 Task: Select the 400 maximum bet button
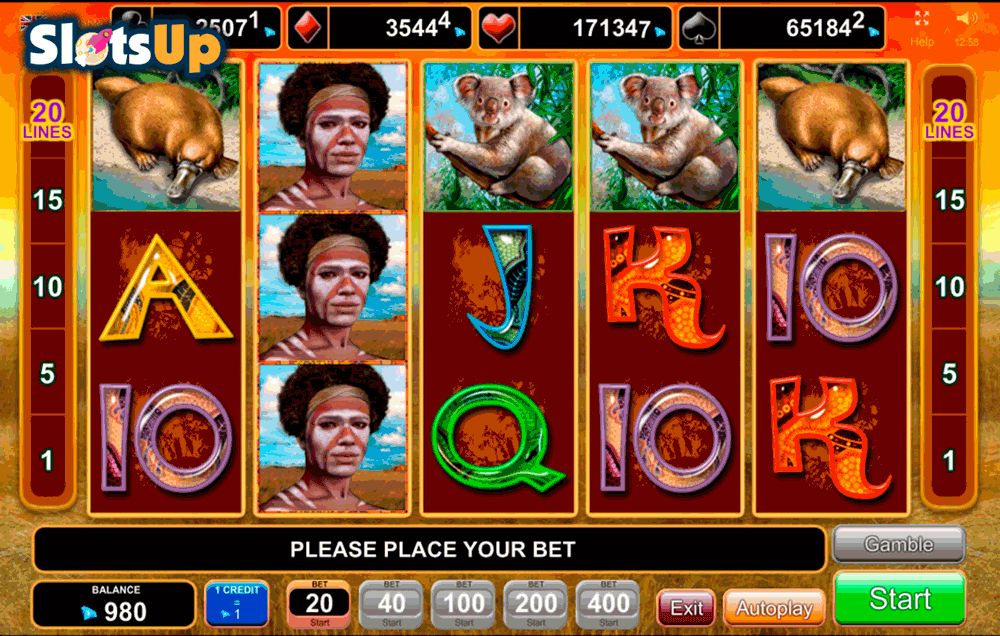(x=608, y=604)
